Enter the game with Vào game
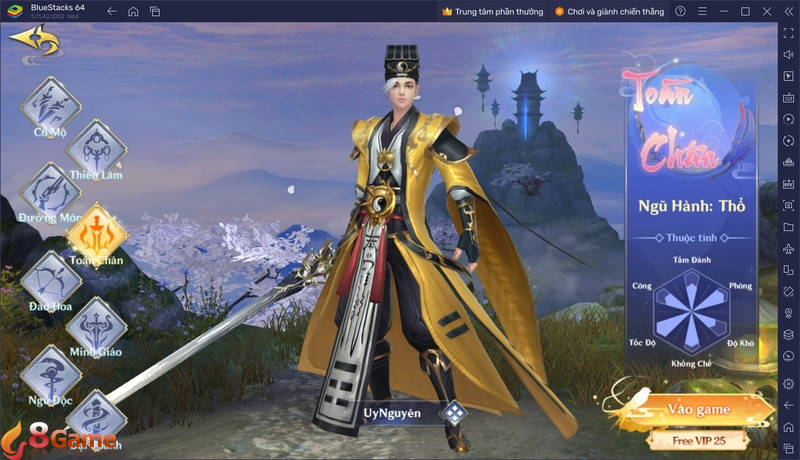This screenshot has height=460, width=800. [x=700, y=408]
